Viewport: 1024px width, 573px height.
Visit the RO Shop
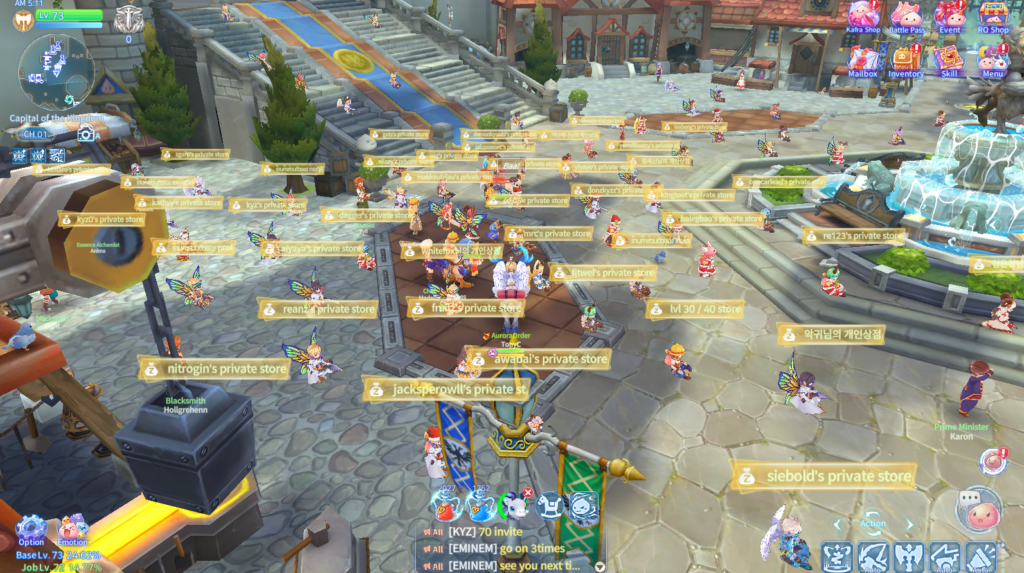point(993,16)
